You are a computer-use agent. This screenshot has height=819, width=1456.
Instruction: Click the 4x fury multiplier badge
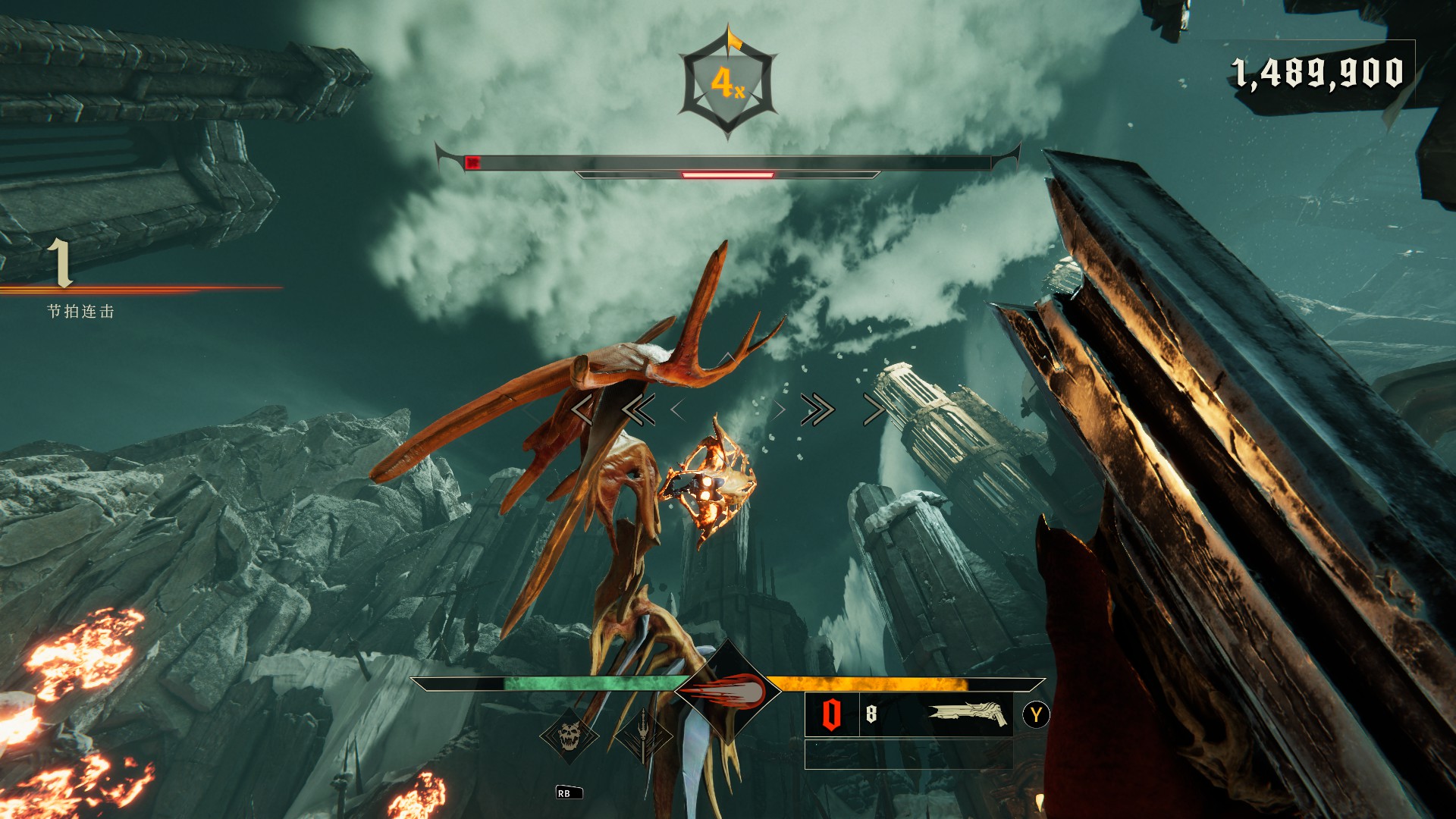coord(727,83)
